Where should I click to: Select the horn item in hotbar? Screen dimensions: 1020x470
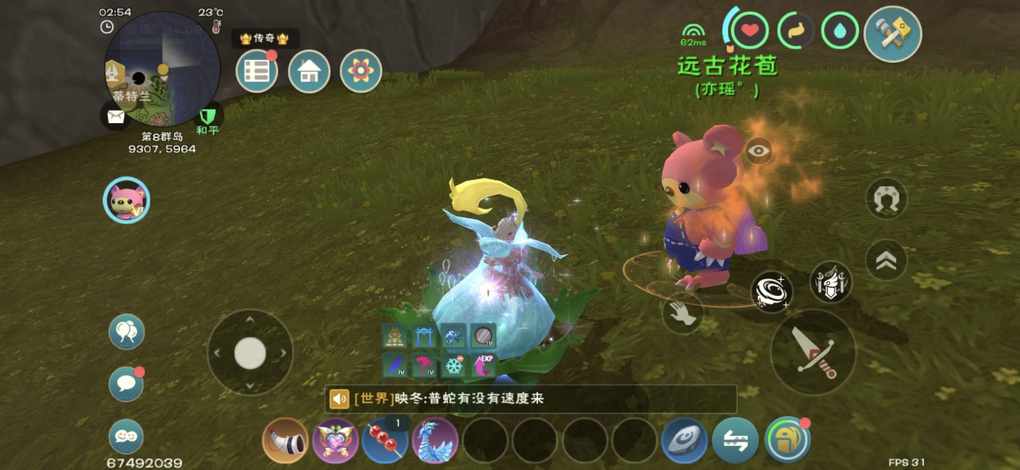point(285,440)
